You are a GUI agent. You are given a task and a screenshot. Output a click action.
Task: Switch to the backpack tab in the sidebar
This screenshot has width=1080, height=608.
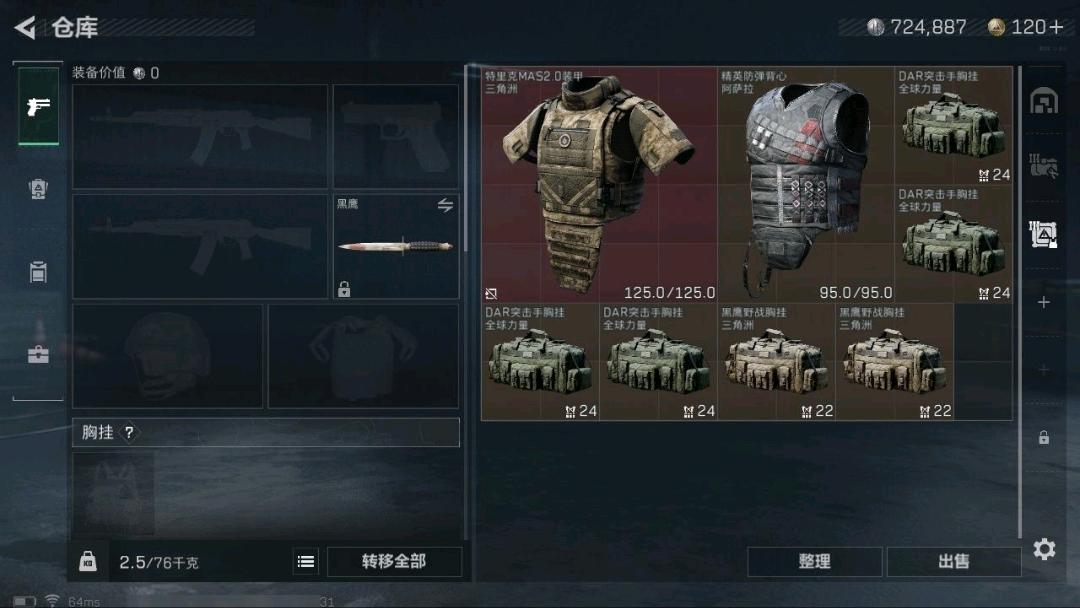(x=38, y=188)
